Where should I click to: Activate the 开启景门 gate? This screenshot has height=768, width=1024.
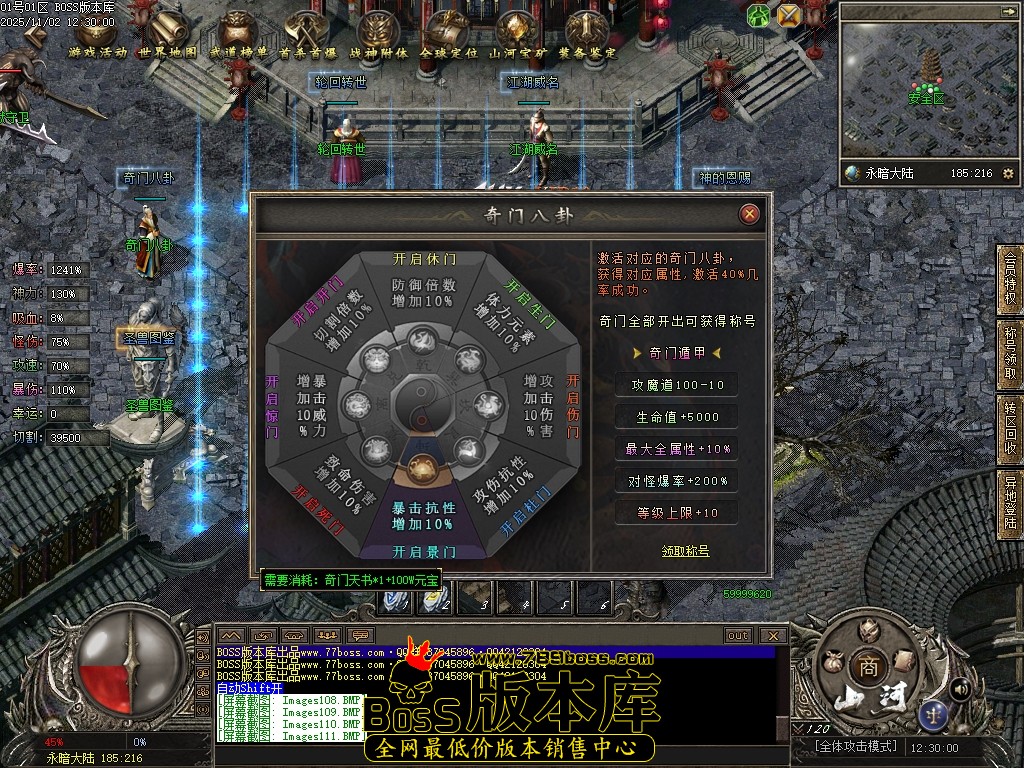click(423, 551)
